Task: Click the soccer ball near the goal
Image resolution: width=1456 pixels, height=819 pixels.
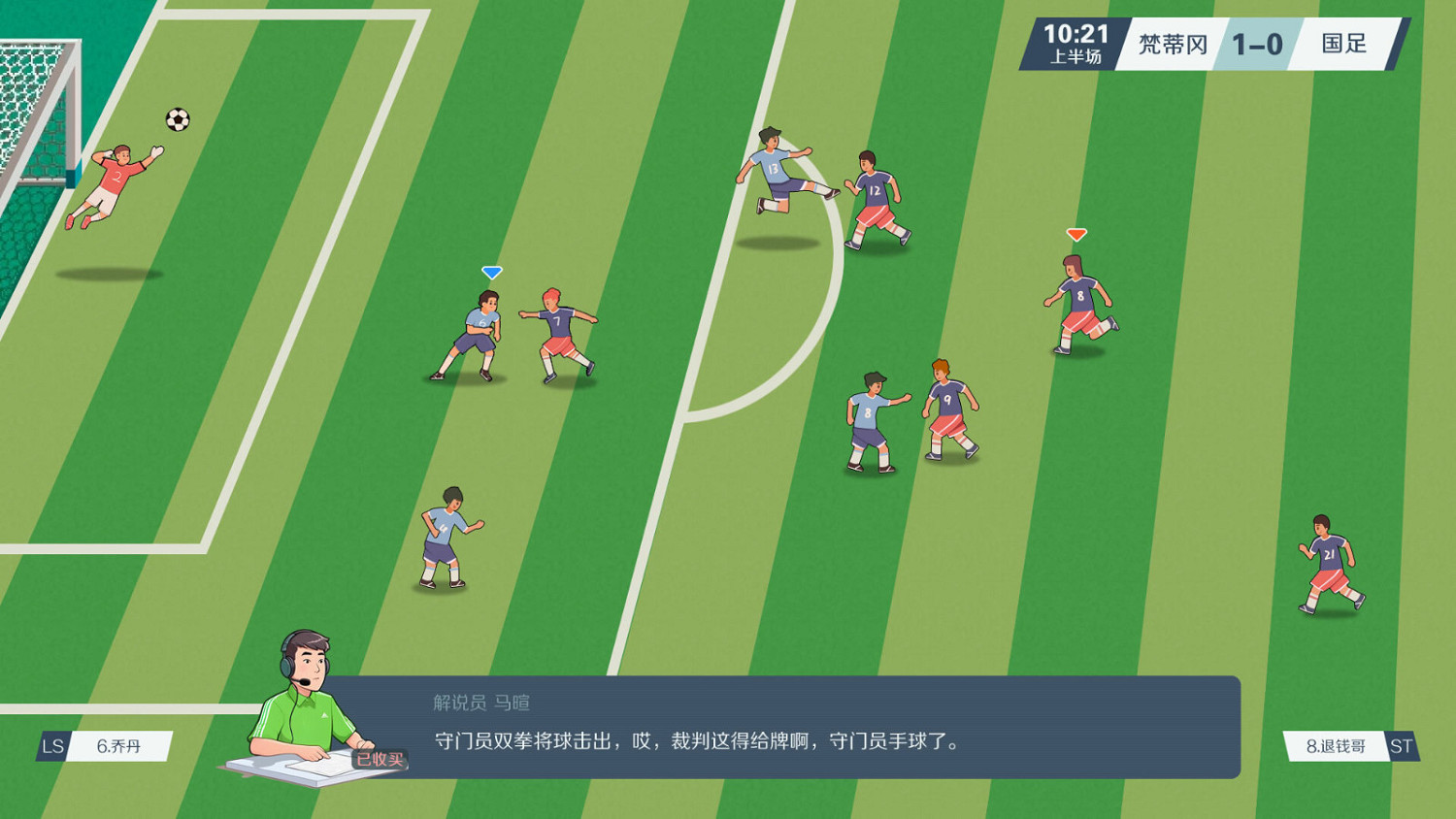Action: pos(176,120)
